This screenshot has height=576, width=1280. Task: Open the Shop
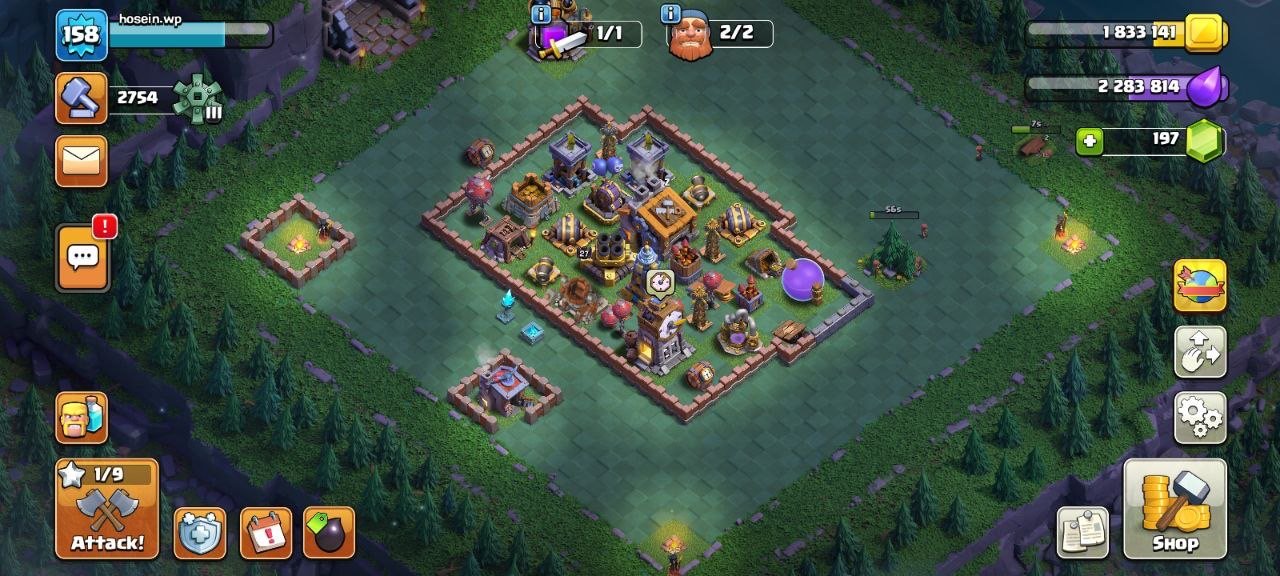[1175, 508]
